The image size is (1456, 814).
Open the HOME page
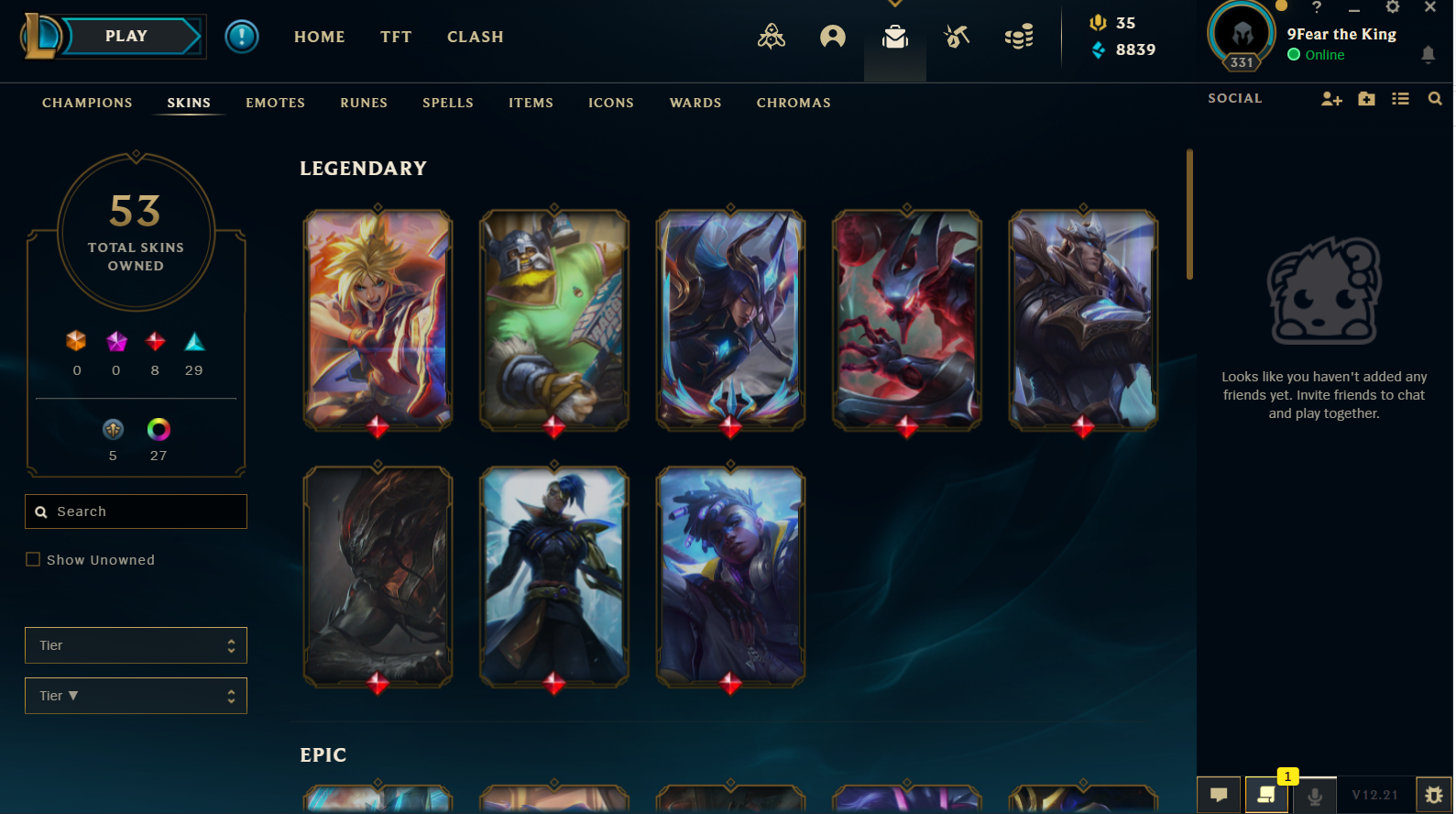pyautogui.click(x=319, y=37)
